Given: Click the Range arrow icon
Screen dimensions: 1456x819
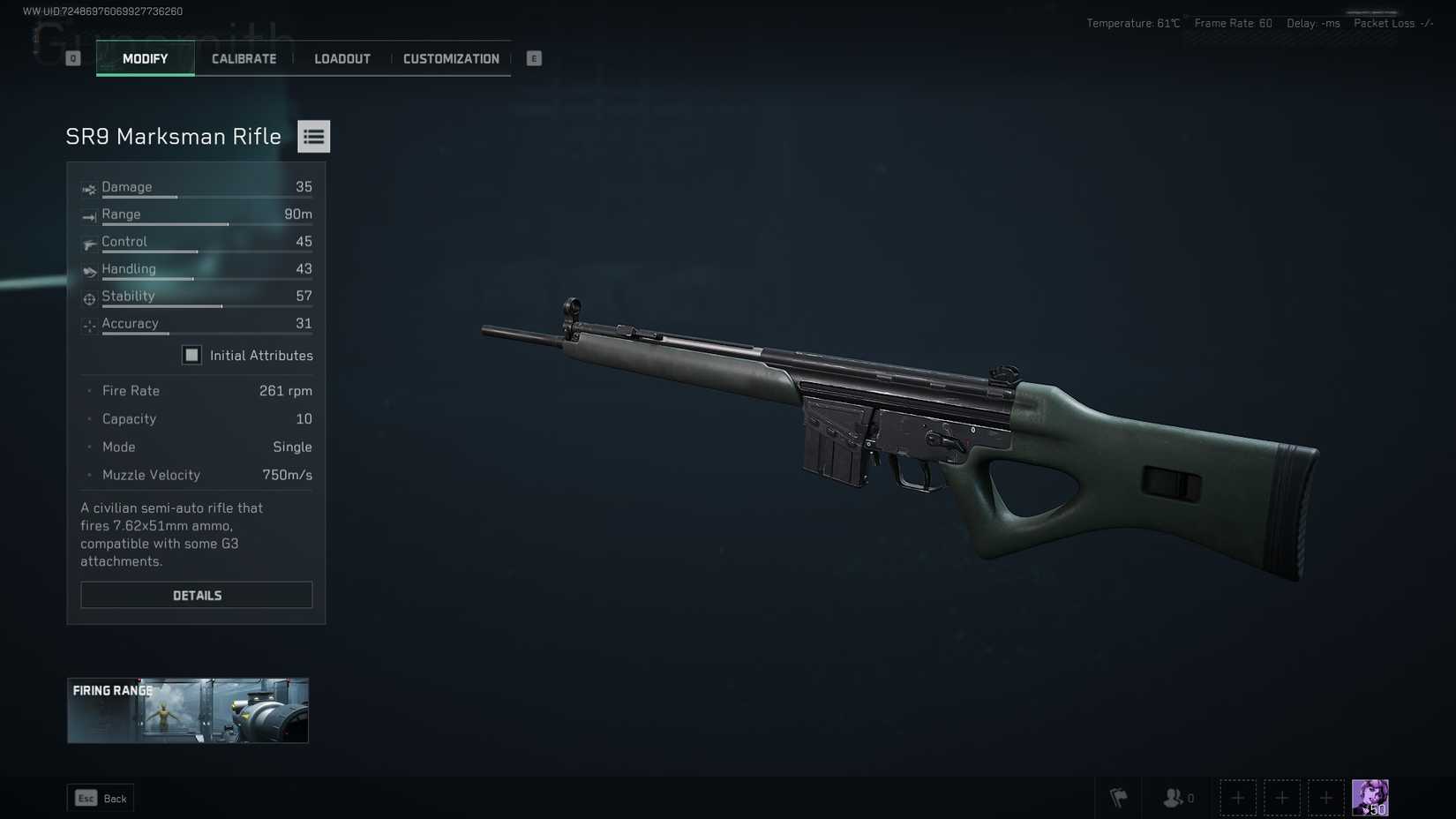Looking at the screenshot, I should point(88,216).
